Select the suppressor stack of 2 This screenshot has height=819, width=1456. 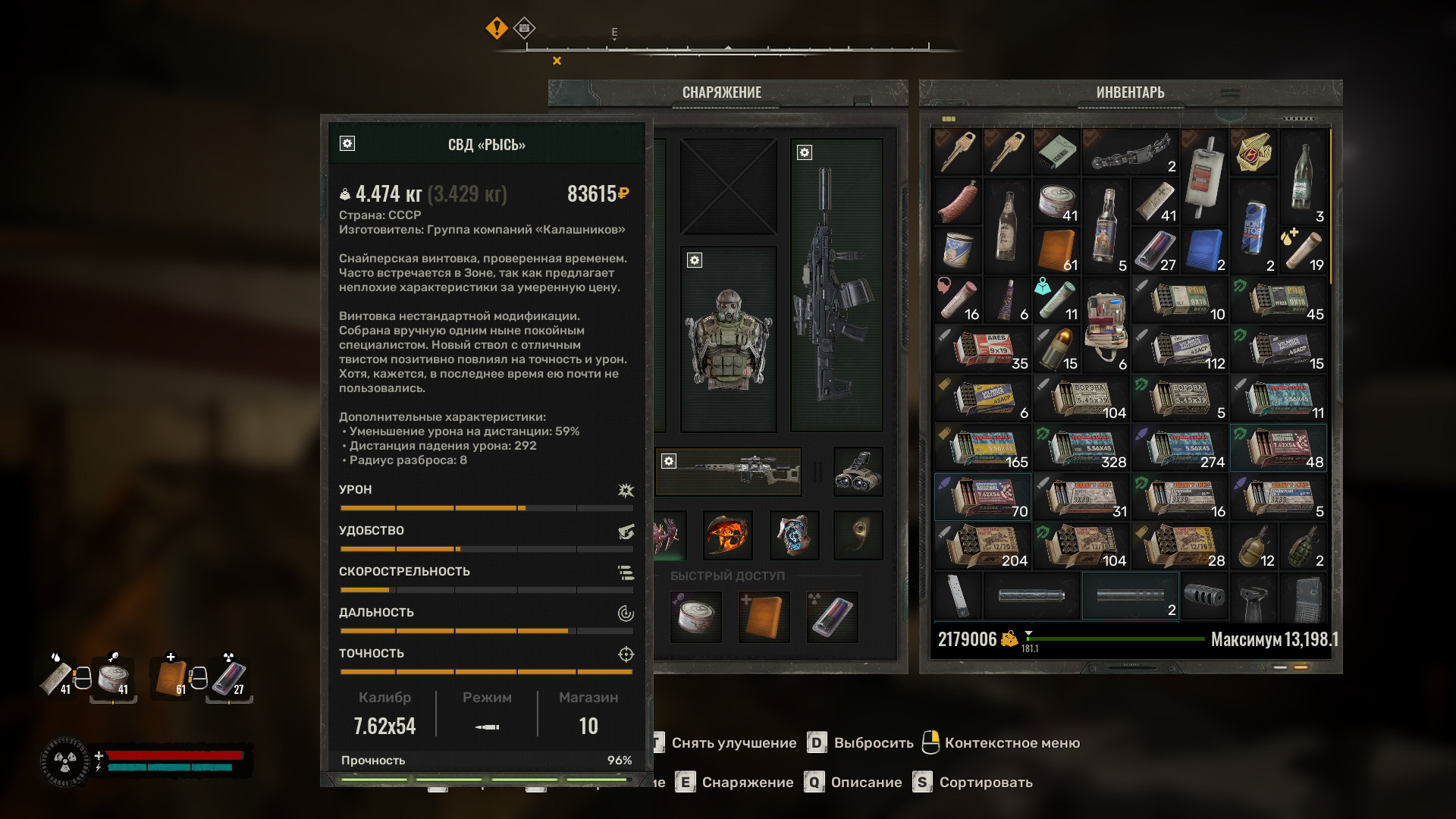tap(1130, 596)
